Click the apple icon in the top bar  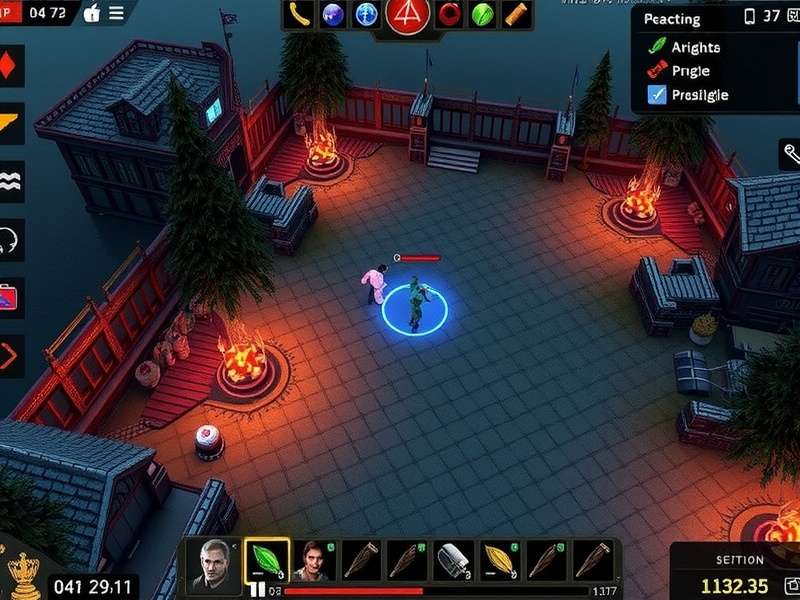coord(92,13)
